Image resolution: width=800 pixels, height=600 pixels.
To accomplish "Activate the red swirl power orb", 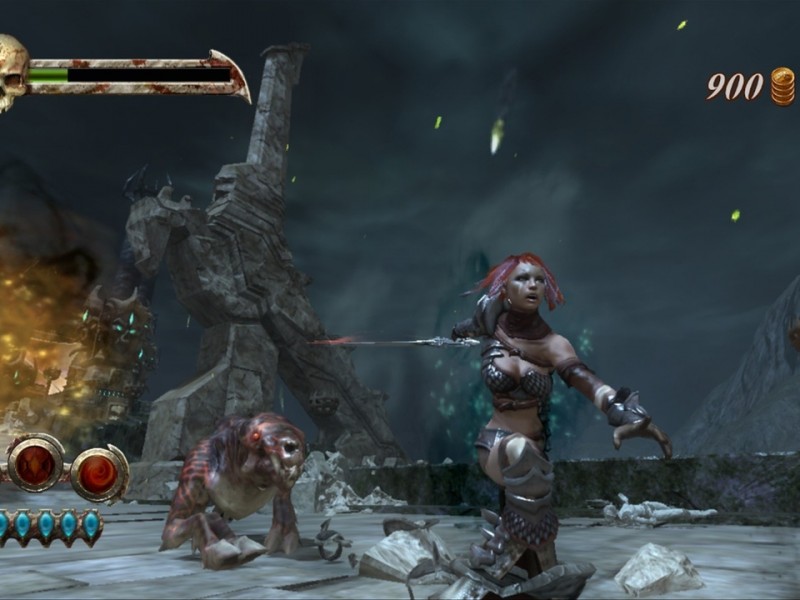I will (99, 473).
